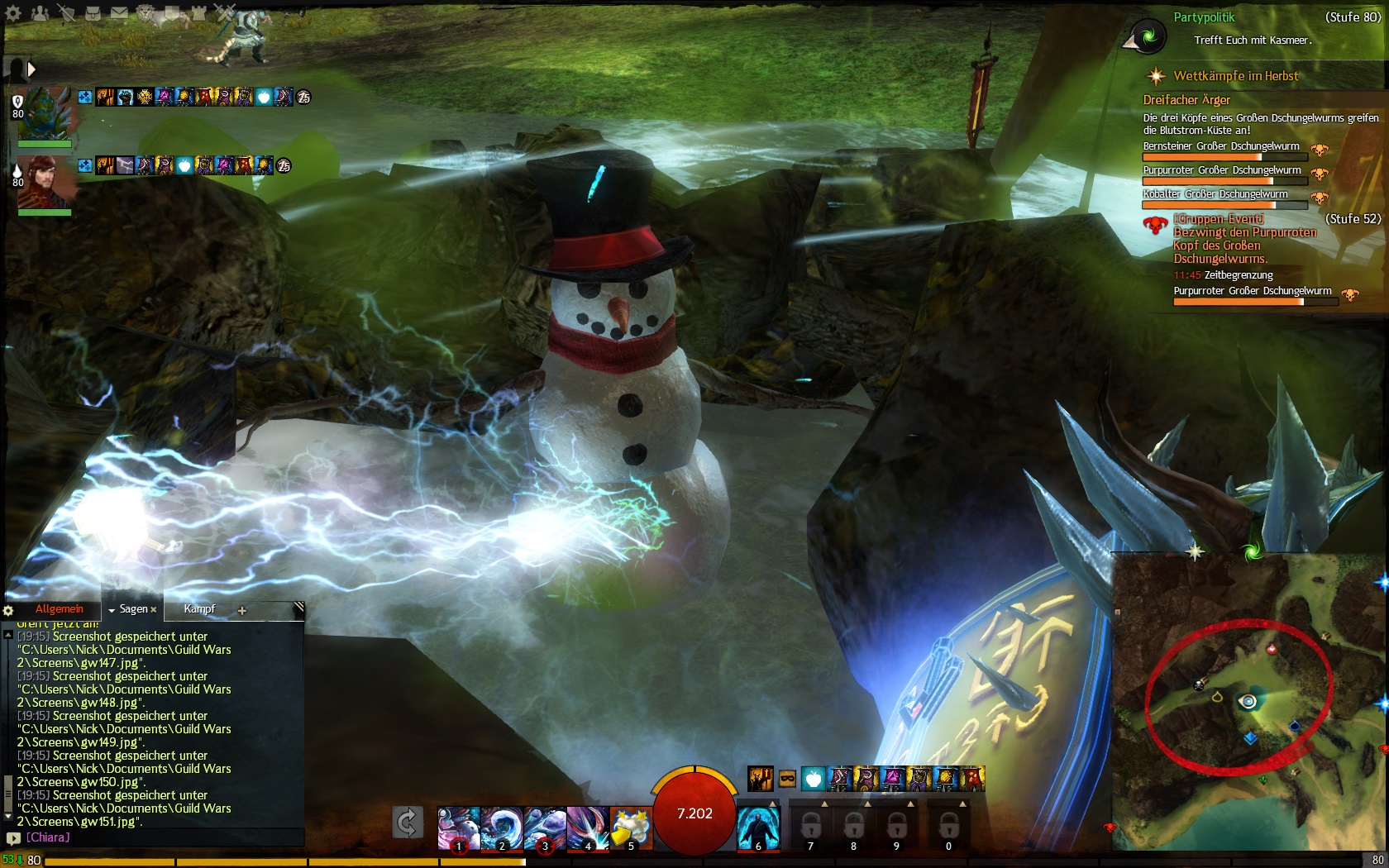The image size is (1389, 868).
Task: Activate the wave skill in slot 2
Action: [501, 827]
